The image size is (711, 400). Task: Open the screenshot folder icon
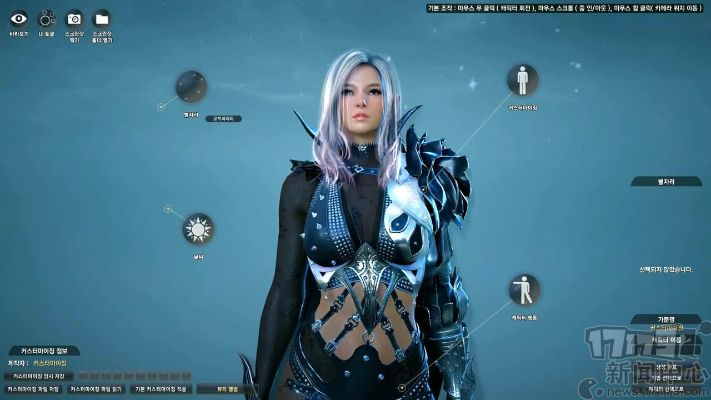pyautogui.click(x=101, y=18)
